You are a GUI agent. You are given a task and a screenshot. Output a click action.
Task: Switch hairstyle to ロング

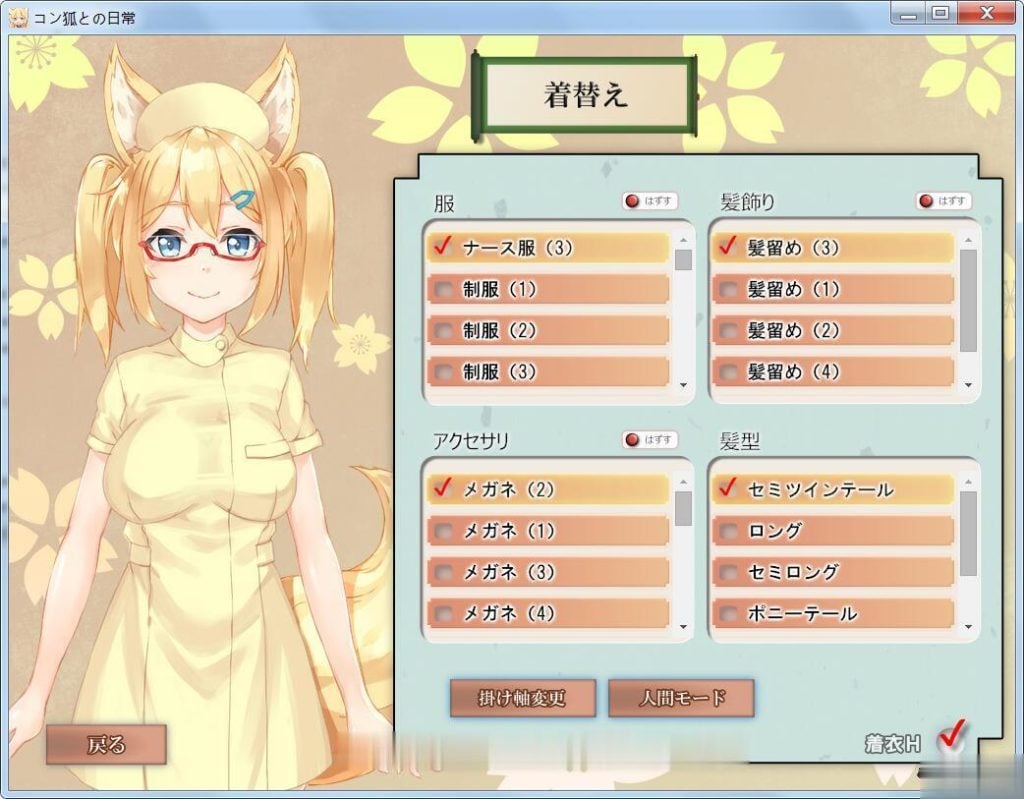[x=832, y=531]
